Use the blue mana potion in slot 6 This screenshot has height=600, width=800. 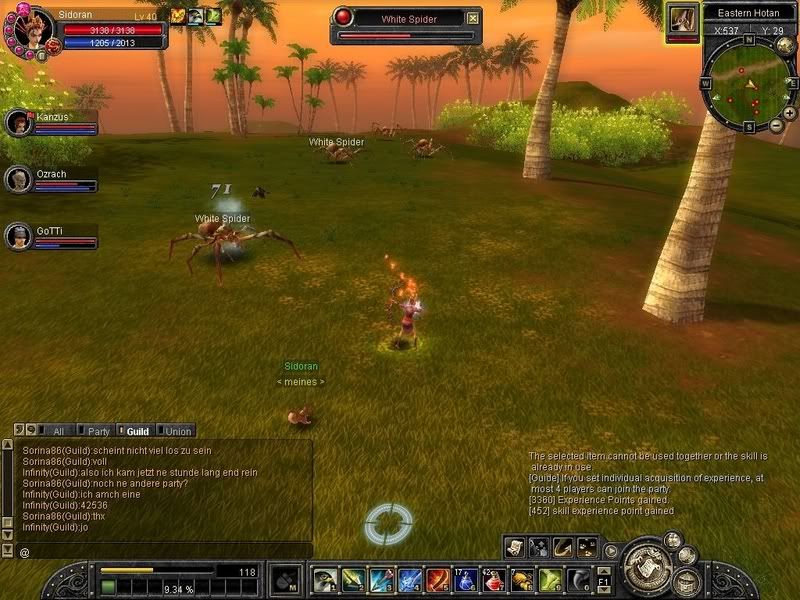[x=467, y=580]
